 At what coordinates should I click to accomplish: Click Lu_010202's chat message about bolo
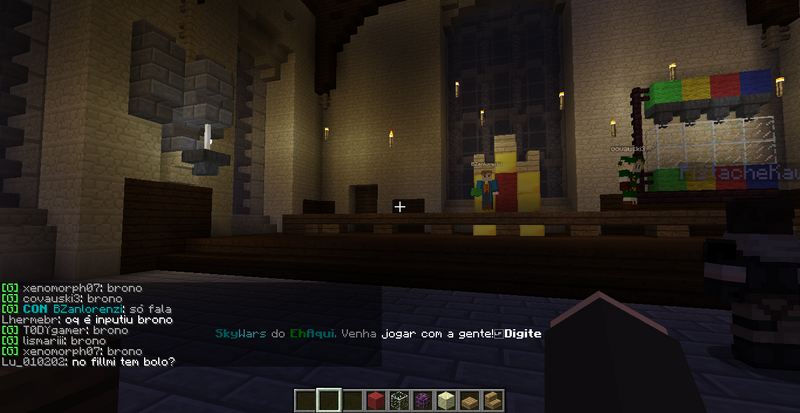pos(88,361)
